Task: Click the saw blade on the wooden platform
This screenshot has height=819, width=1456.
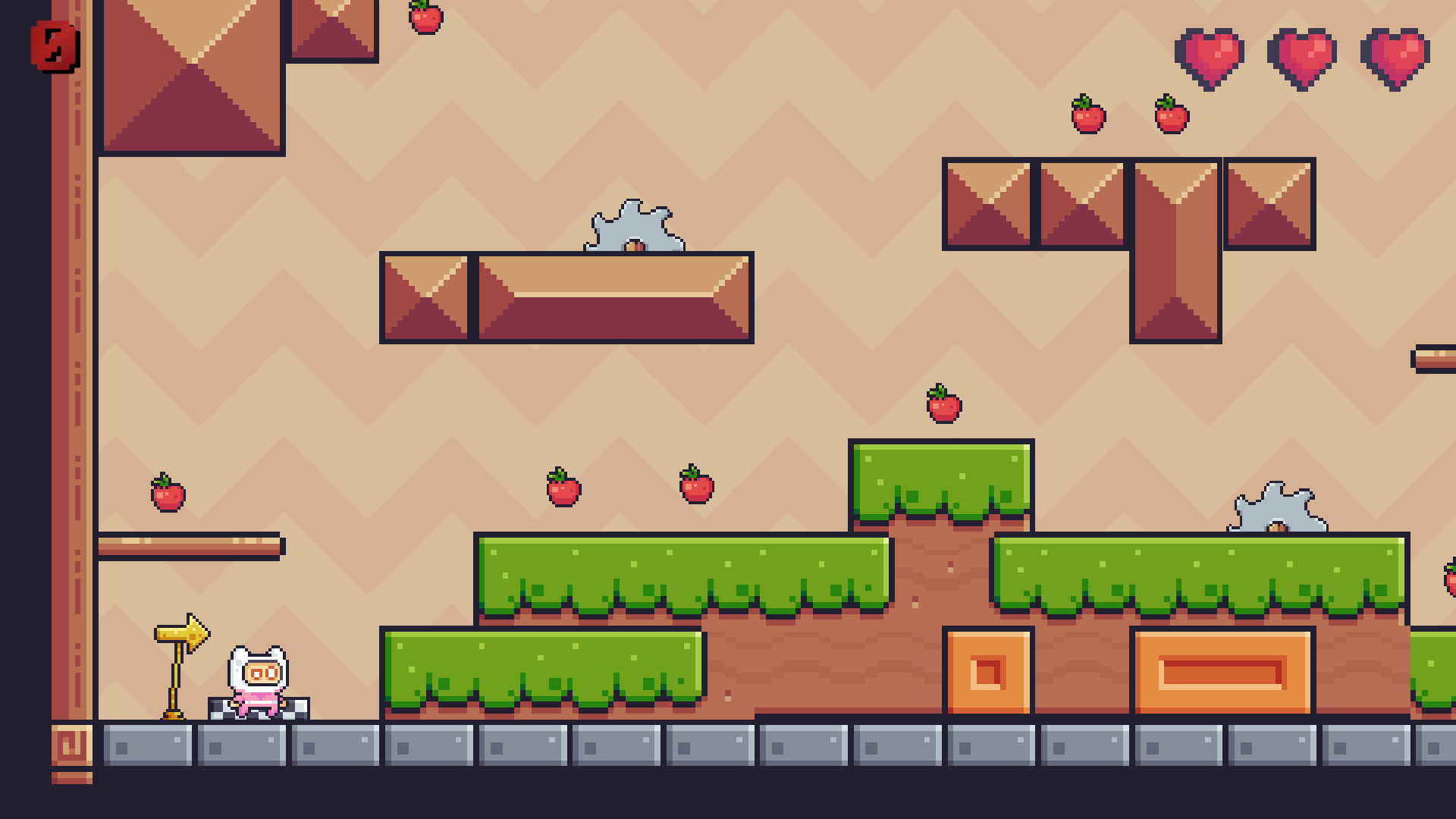Action: (635, 227)
